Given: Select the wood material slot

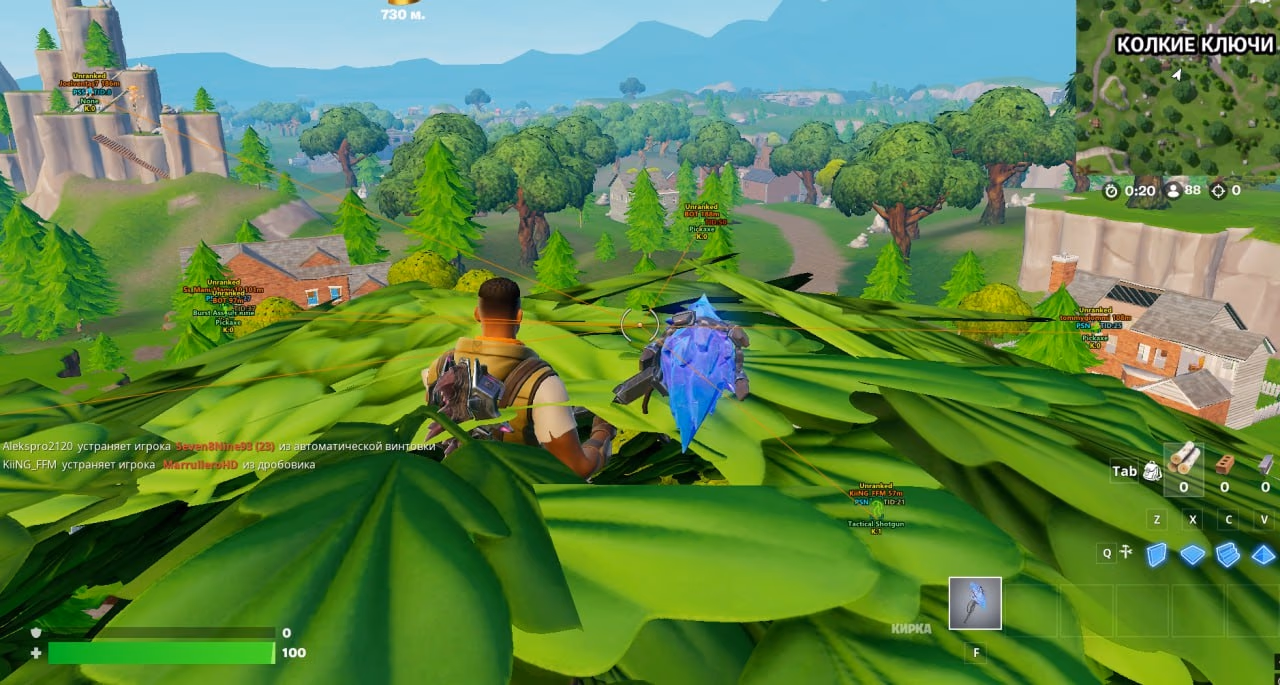Looking at the screenshot, I should pyautogui.click(x=1184, y=463).
